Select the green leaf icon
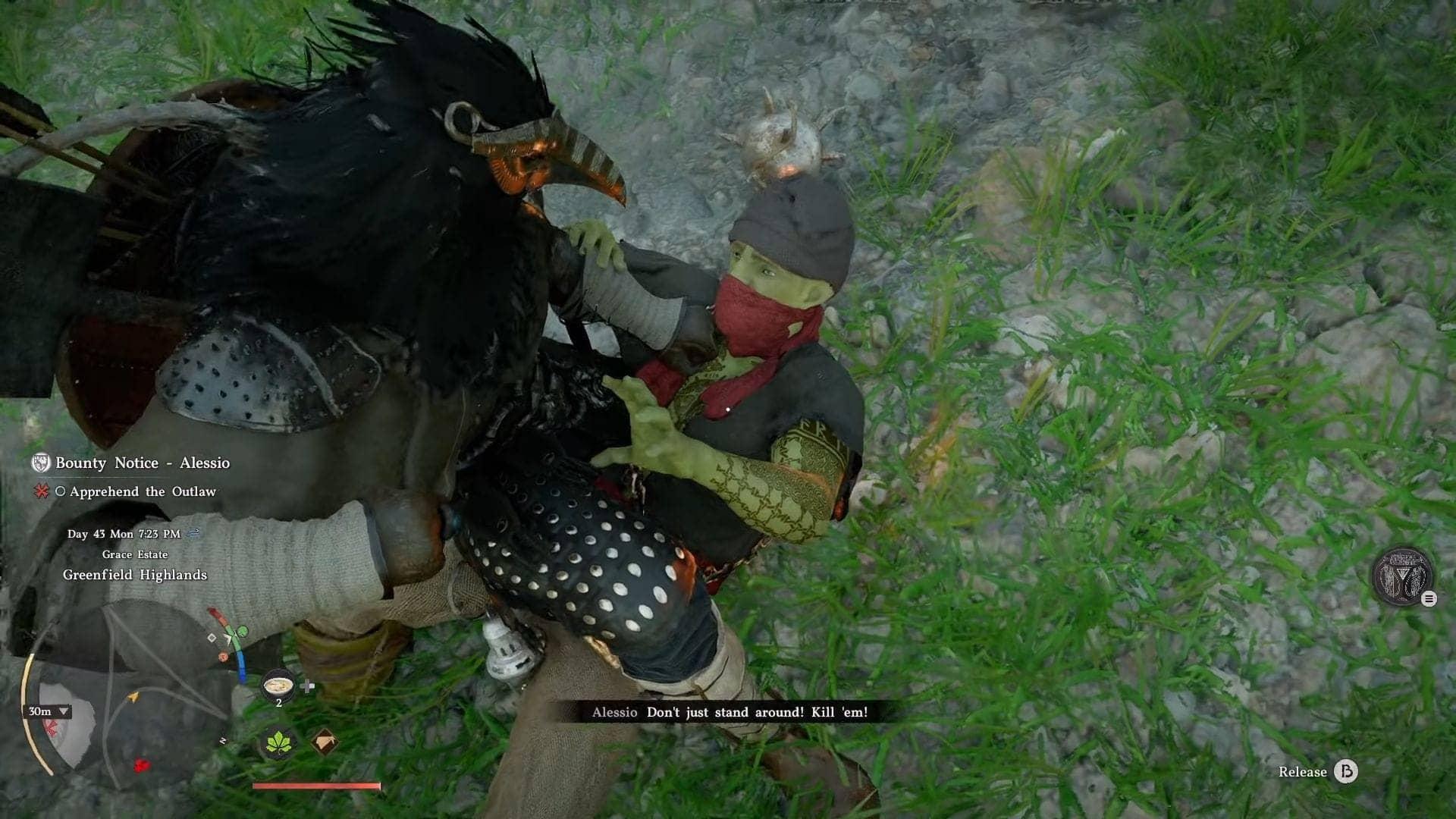Viewport: 1456px width, 819px height. (278, 742)
